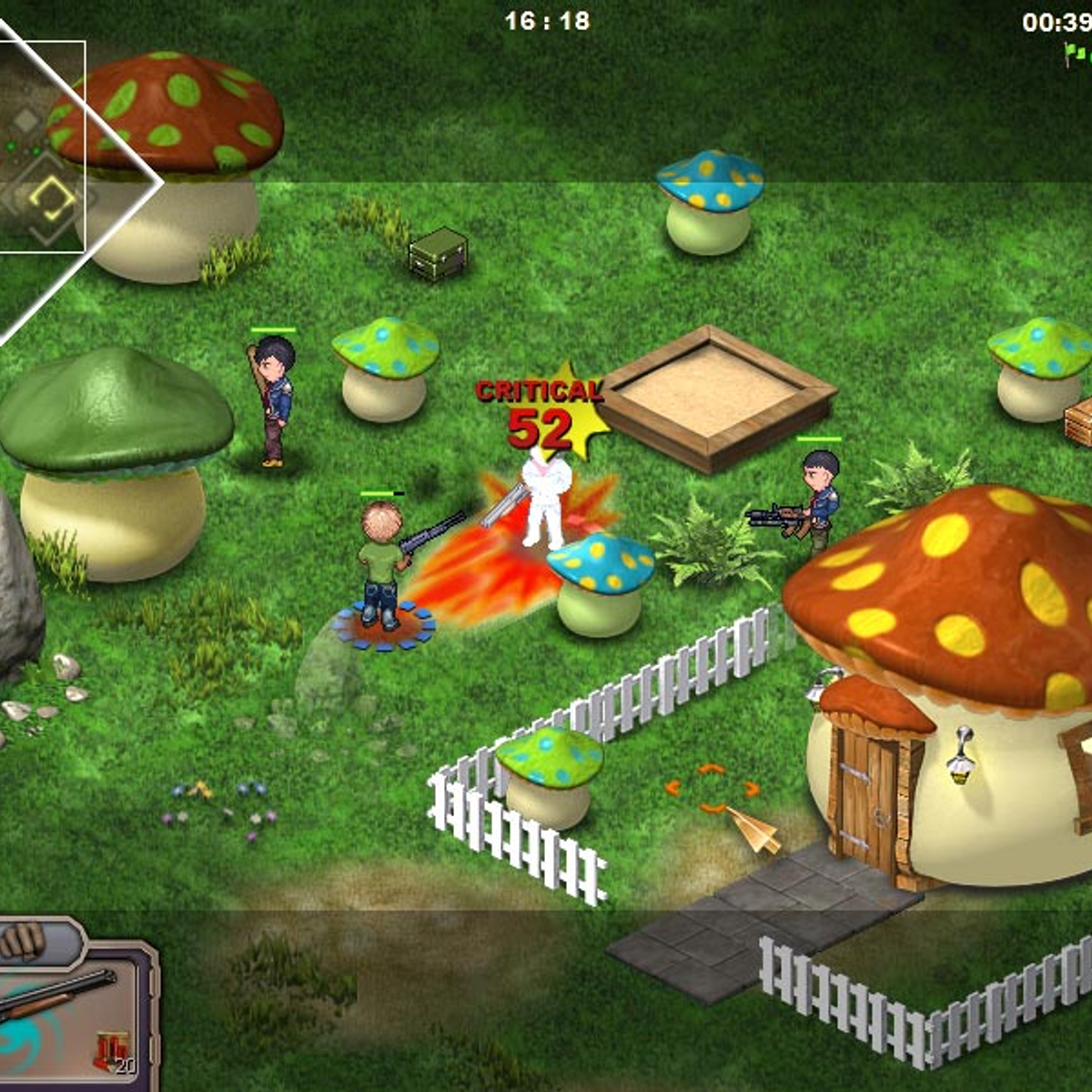Screen dimensions: 1092x1092
Task: Switch to the fist melee weapon
Action: 25,941
